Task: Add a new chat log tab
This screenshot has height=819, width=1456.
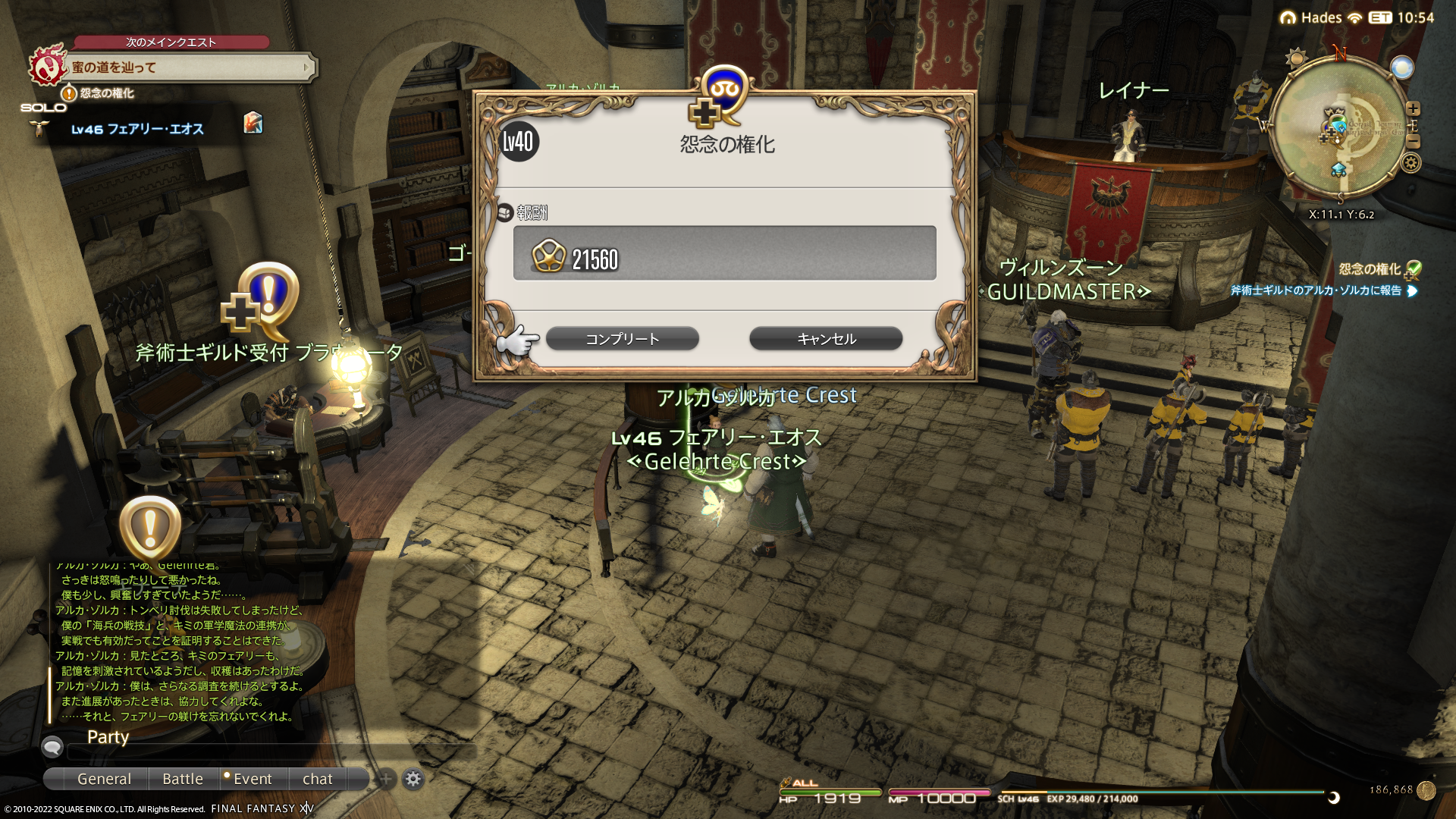Action: (386, 779)
